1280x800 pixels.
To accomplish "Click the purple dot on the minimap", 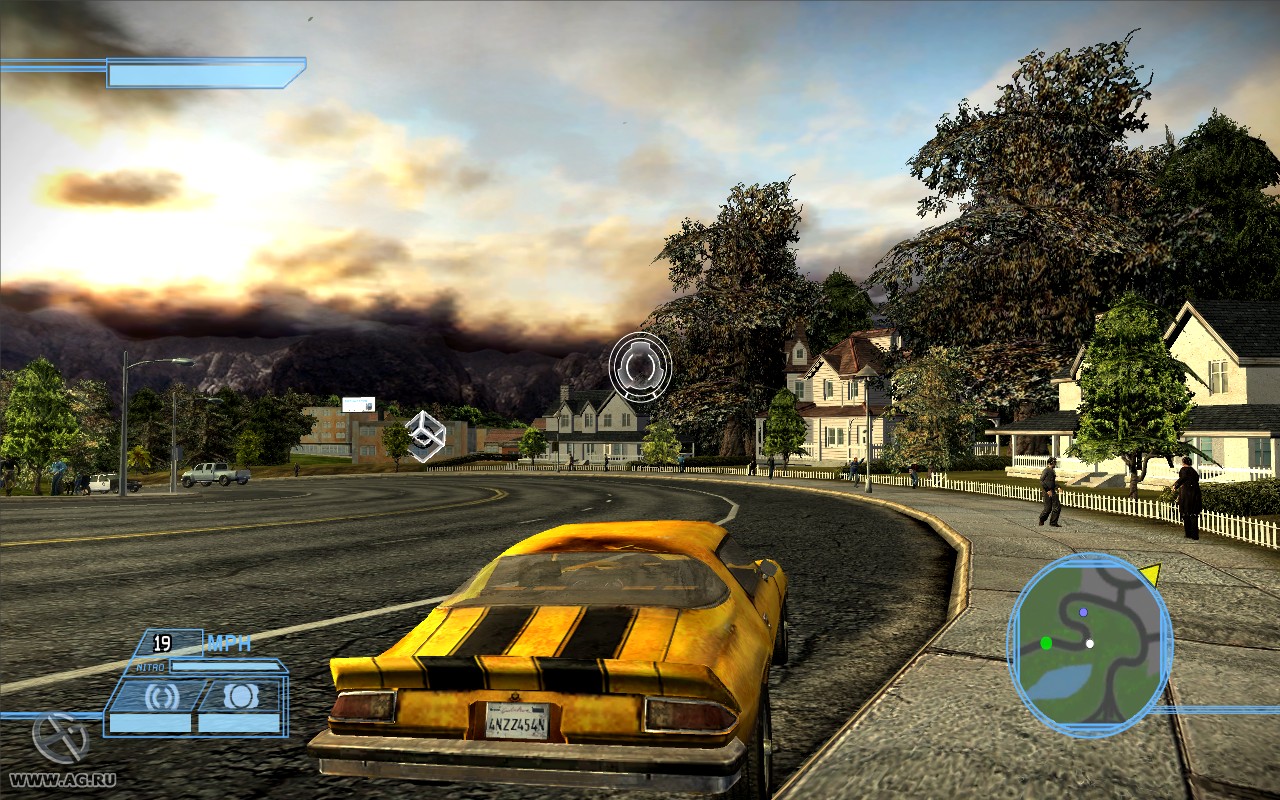I will click(x=1083, y=612).
